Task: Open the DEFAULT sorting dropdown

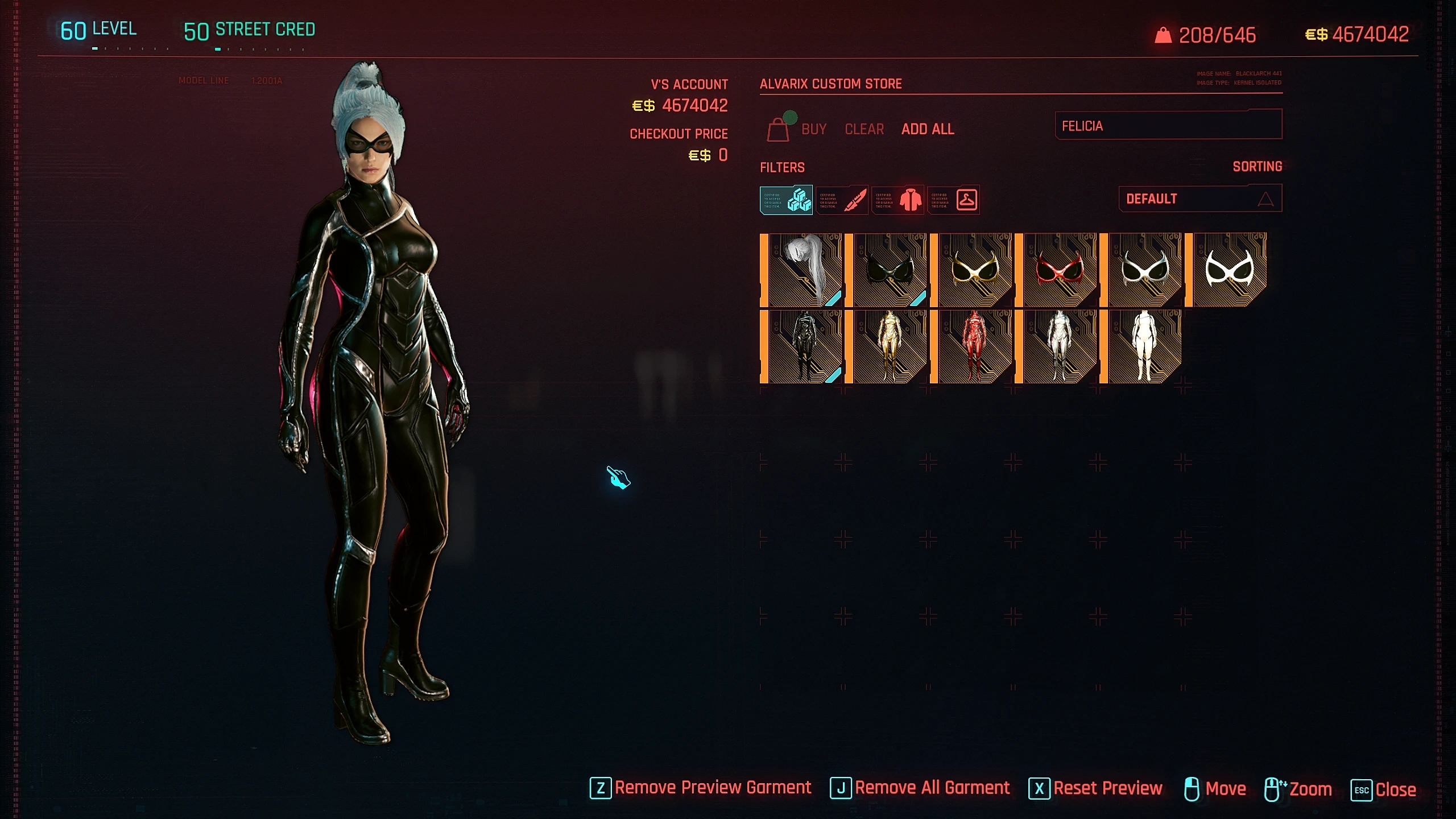Action: point(1200,199)
